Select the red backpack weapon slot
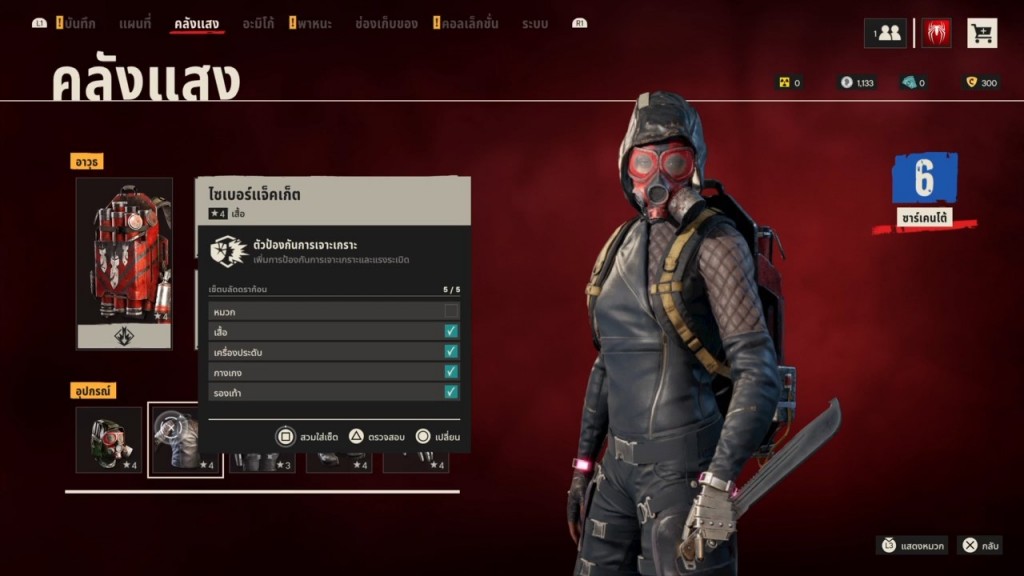This screenshot has width=1024, height=576. [x=124, y=263]
